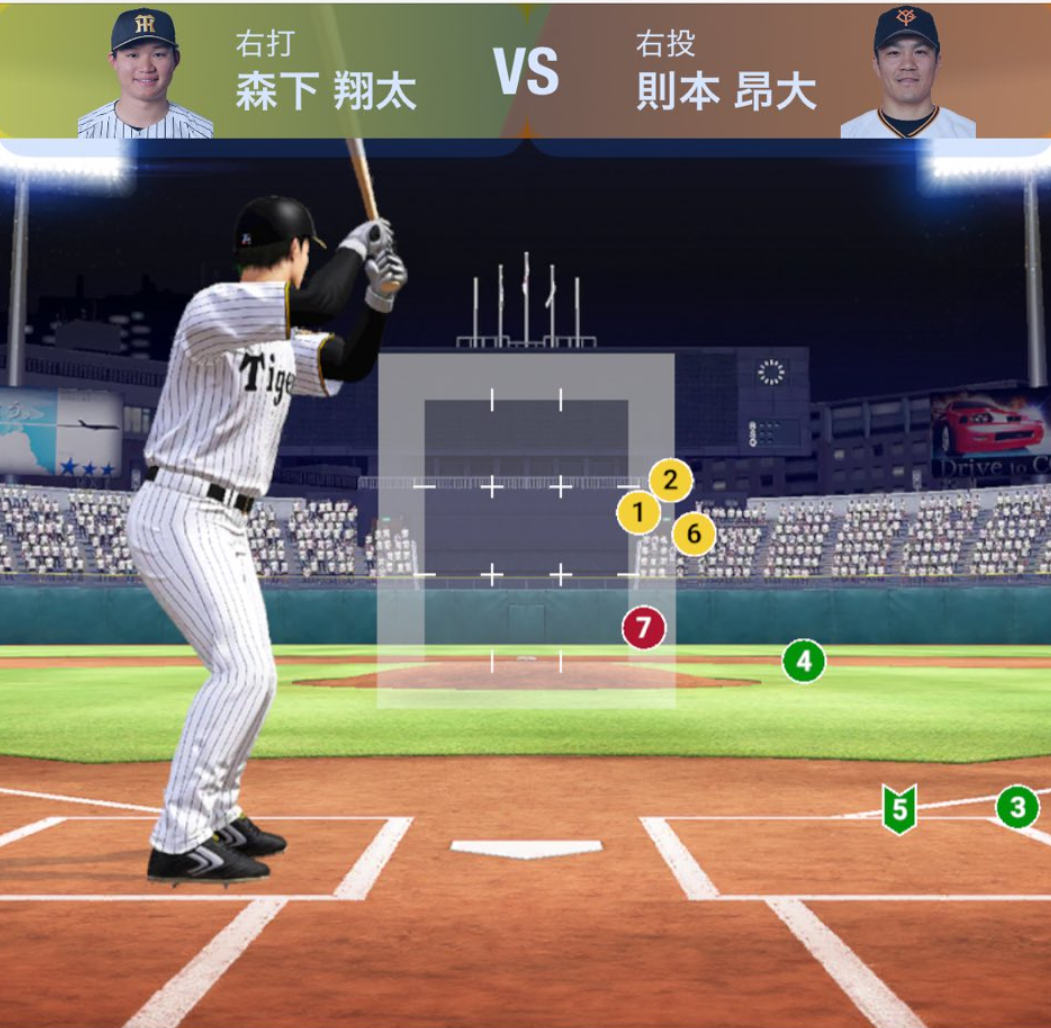
Task: Select the green pentagon pitch marker 5
Action: [x=899, y=808]
